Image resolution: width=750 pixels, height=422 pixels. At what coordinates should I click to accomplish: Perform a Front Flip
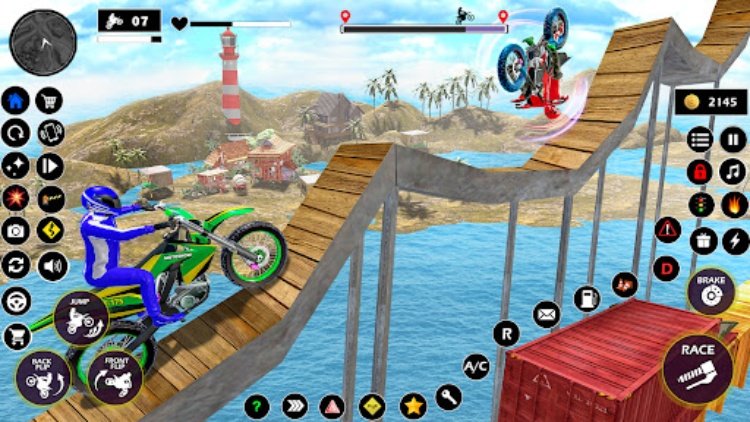click(114, 375)
